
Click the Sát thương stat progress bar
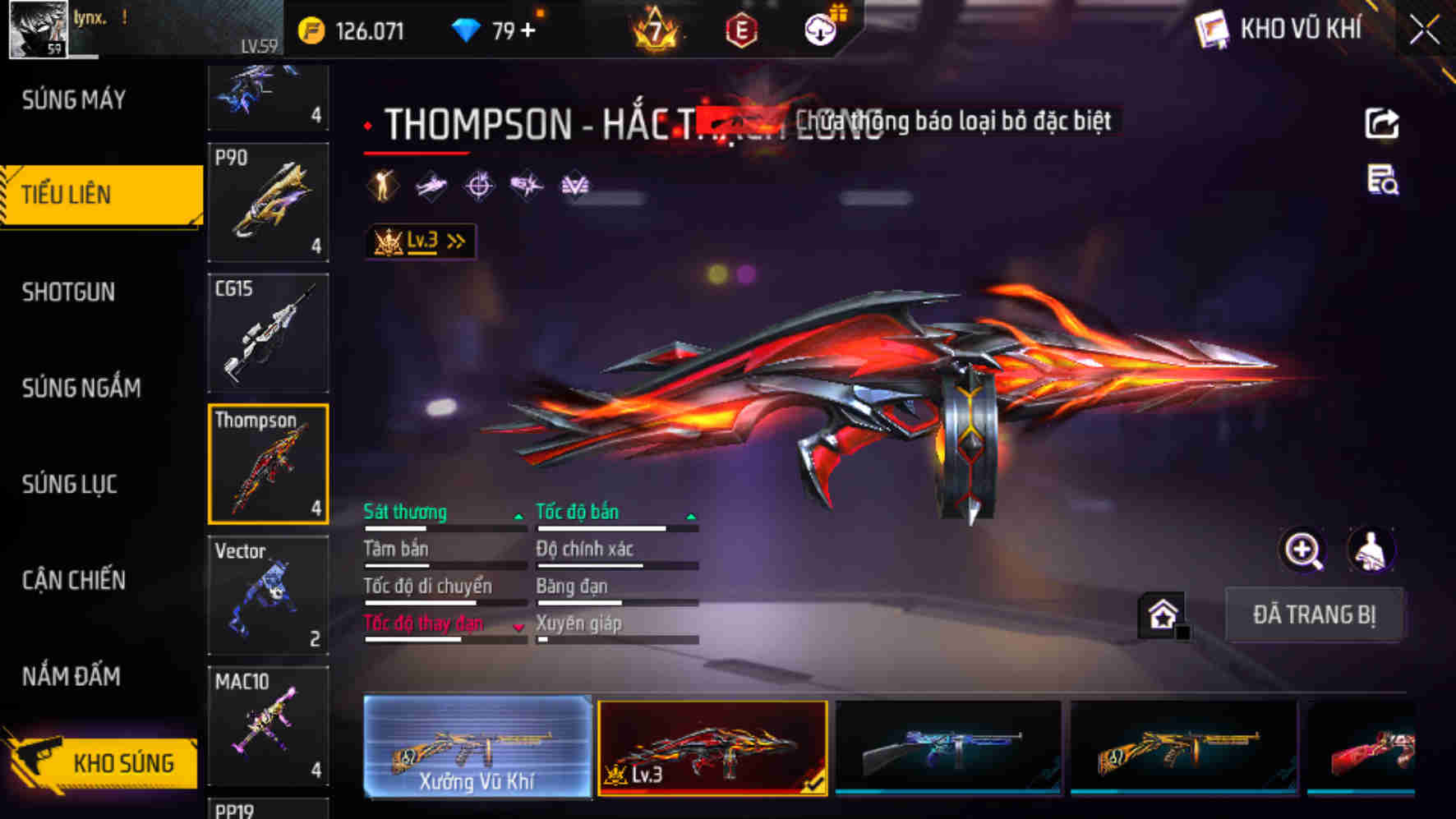tap(444, 529)
